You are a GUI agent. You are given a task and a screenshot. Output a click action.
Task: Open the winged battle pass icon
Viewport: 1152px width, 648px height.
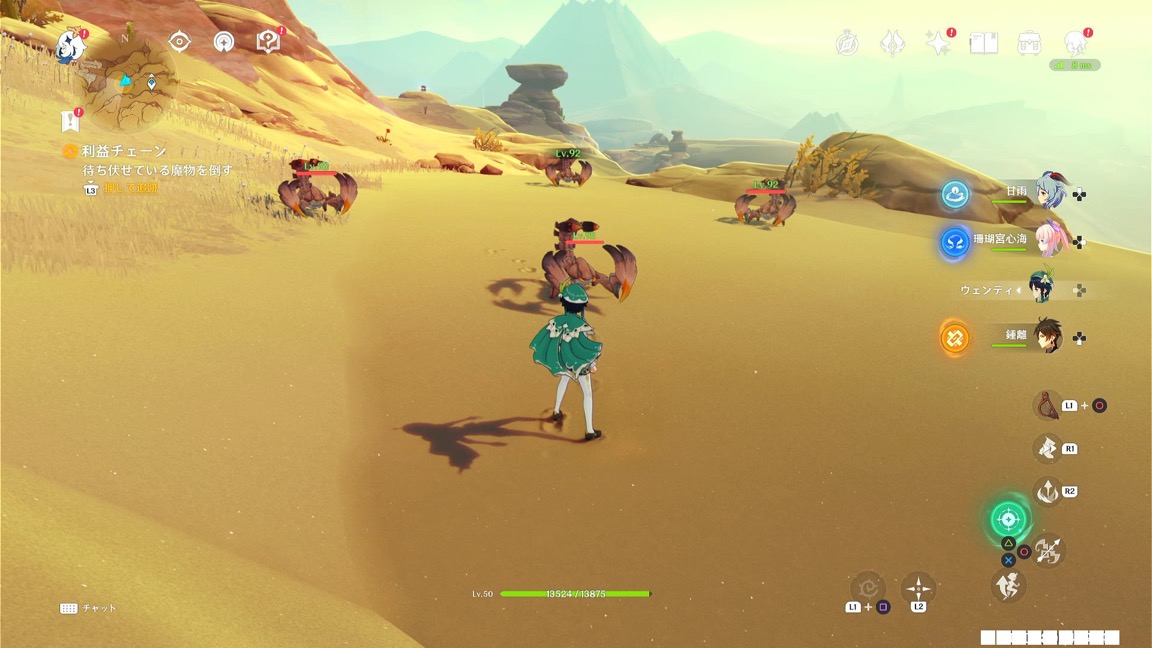pos(892,43)
